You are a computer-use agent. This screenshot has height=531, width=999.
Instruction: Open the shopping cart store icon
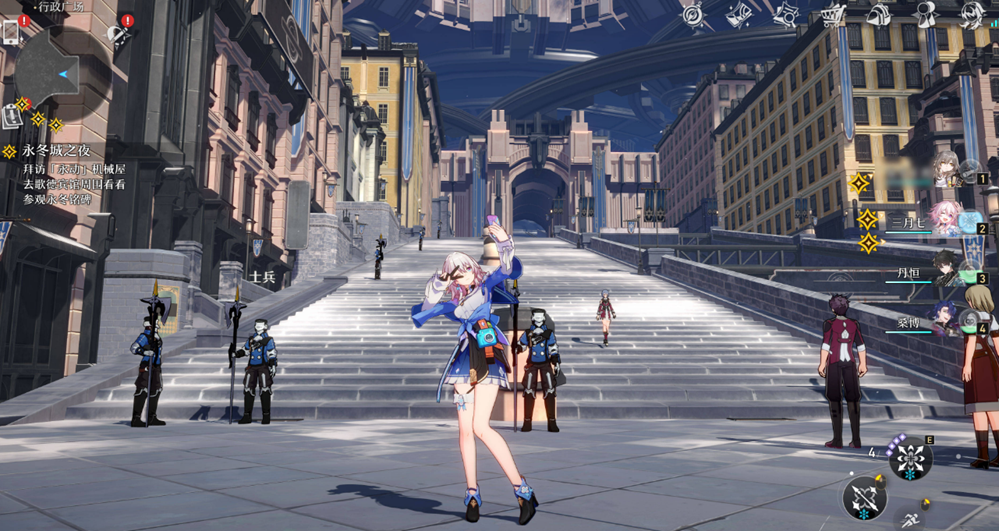point(832,14)
